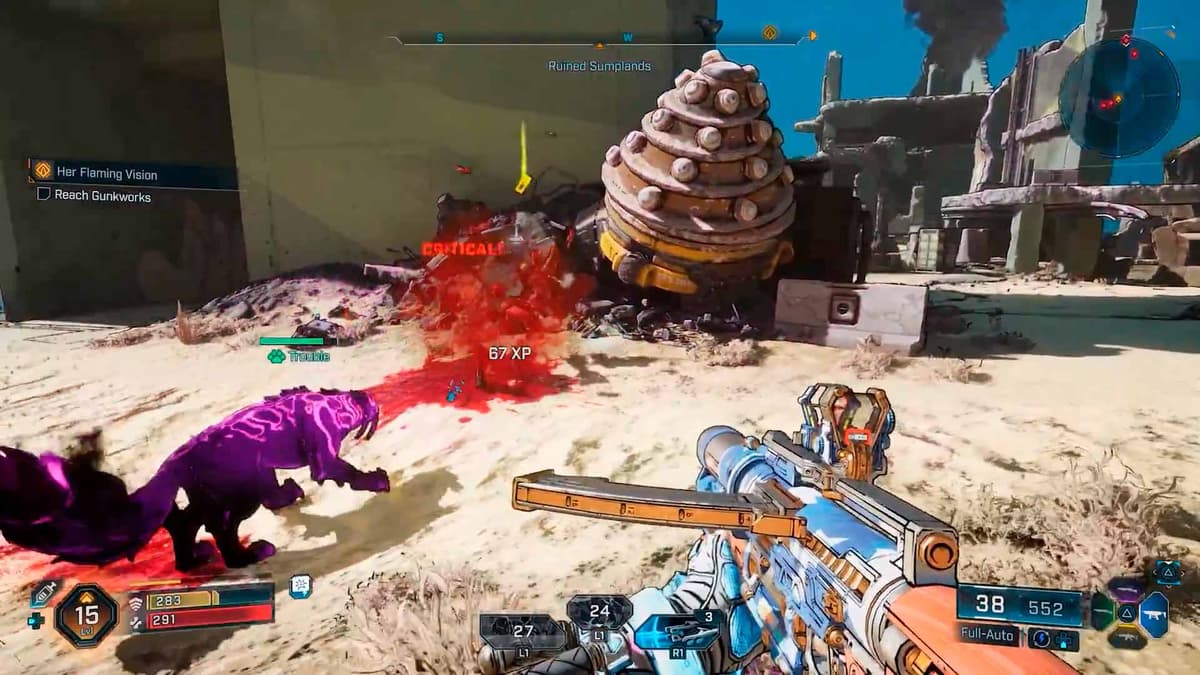Activate the ability with the 24 cooldown
This screenshot has width=1200, height=675.
click(x=599, y=611)
